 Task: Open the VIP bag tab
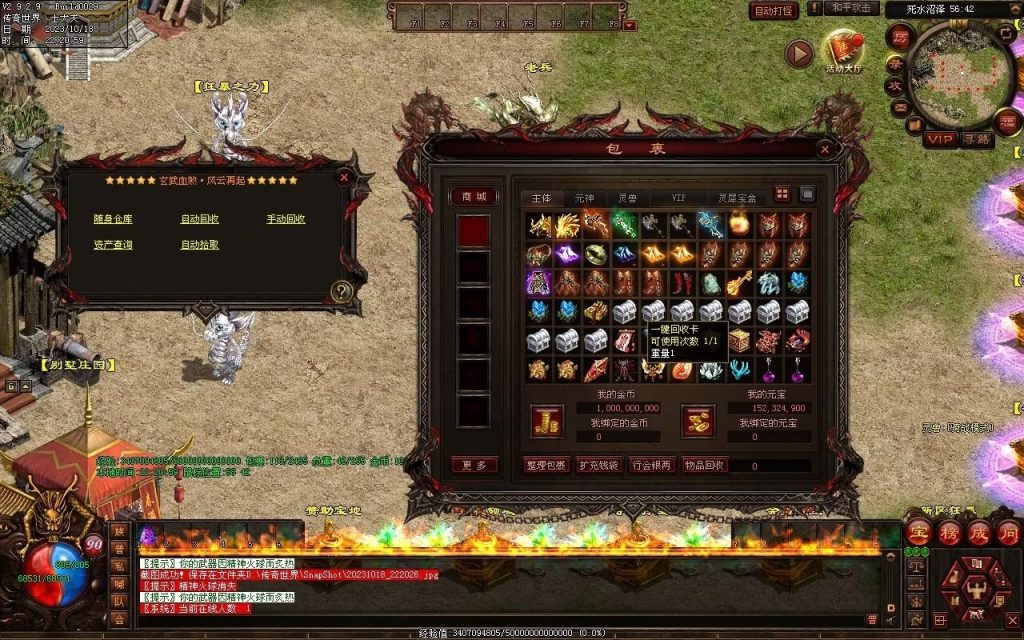point(679,198)
